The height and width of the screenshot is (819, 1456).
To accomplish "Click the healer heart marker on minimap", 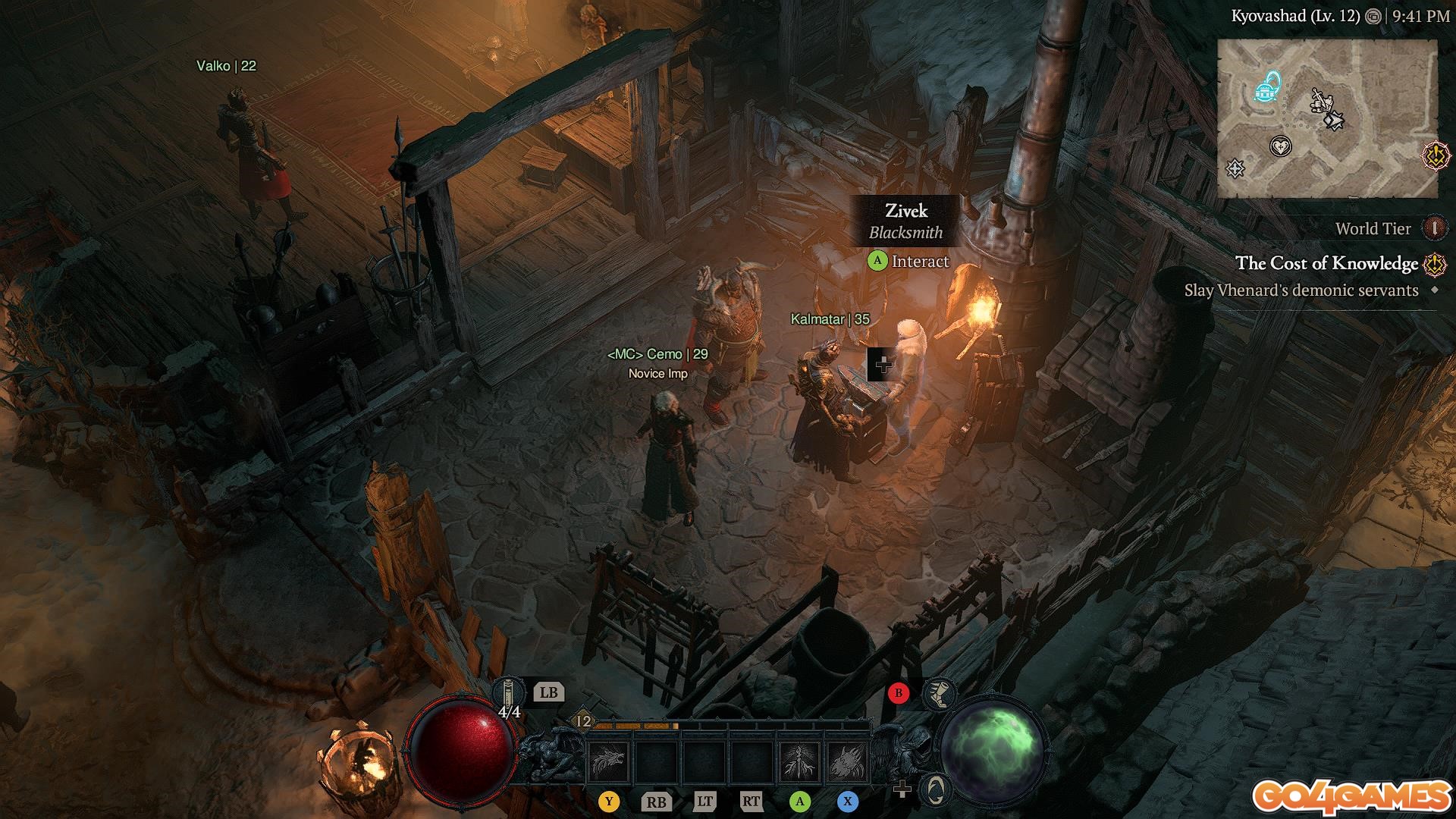I will (x=1281, y=146).
